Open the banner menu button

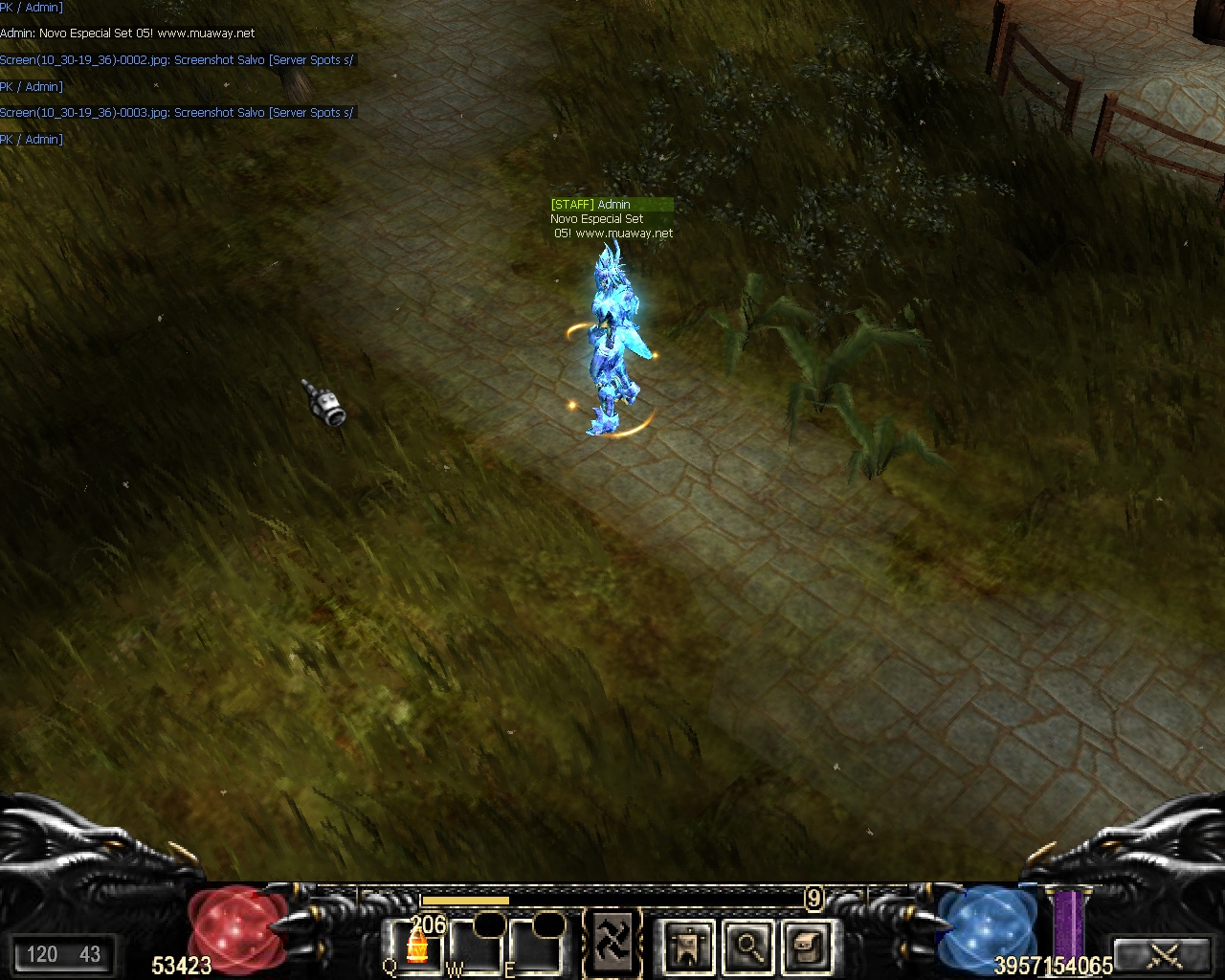(x=688, y=947)
